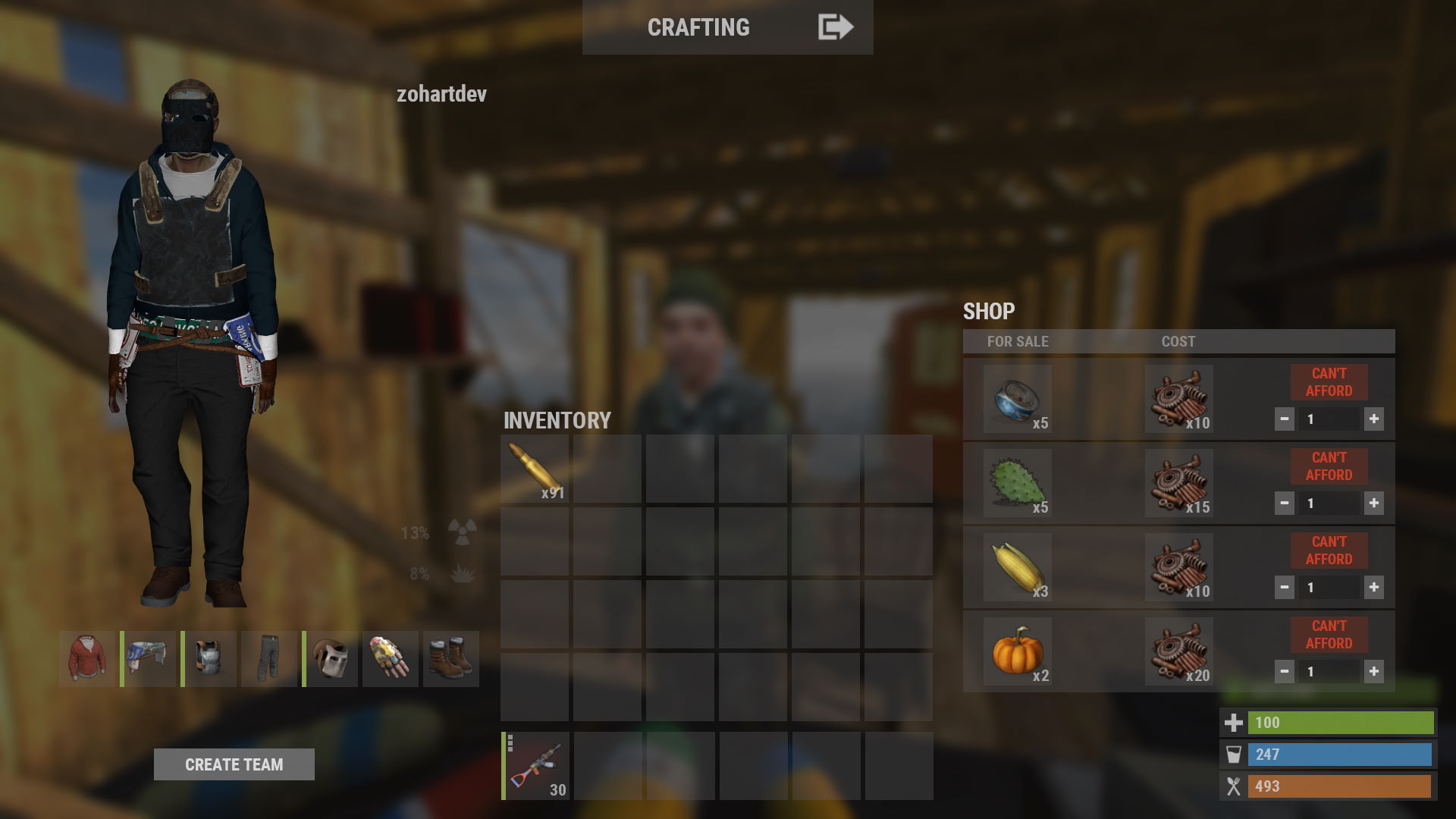The height and width of the screenshot is (819, 1456).
Task: Select the red hoodie clothing slot
Action: click(x=87, y=659)
